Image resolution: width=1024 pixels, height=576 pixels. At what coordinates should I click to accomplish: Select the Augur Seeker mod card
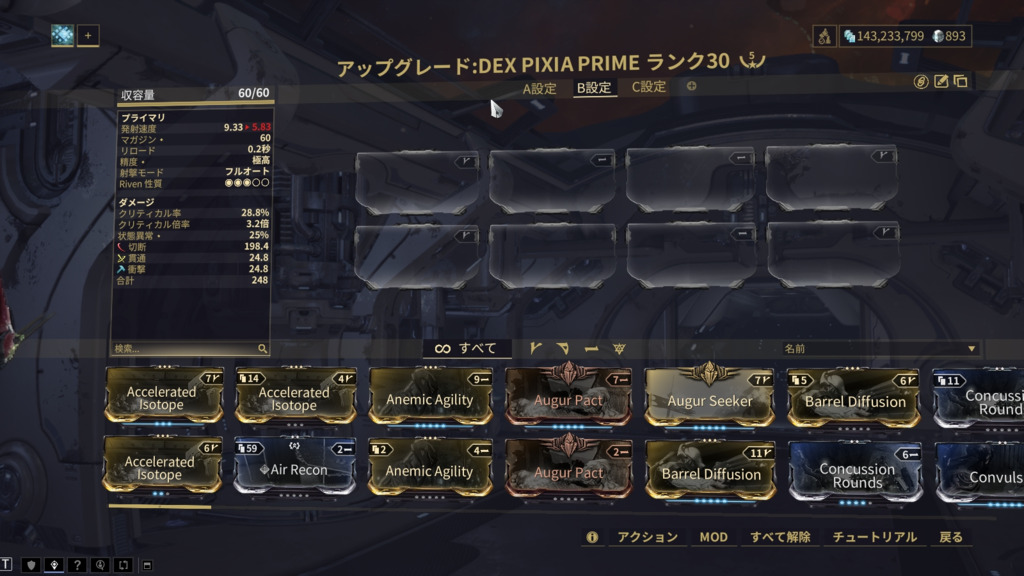[710, 398]
